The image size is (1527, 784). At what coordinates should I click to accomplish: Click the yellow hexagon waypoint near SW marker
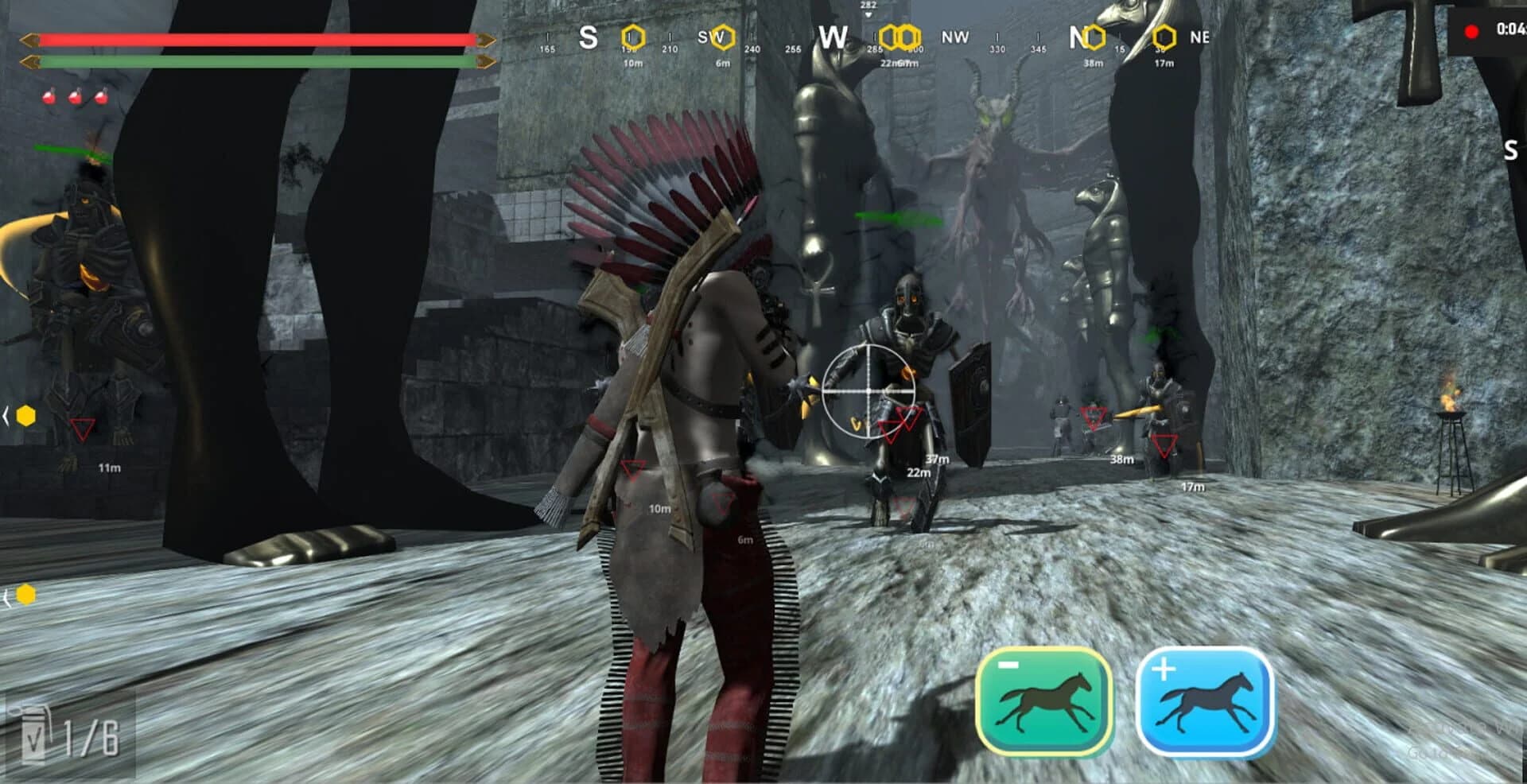point(723,37)
